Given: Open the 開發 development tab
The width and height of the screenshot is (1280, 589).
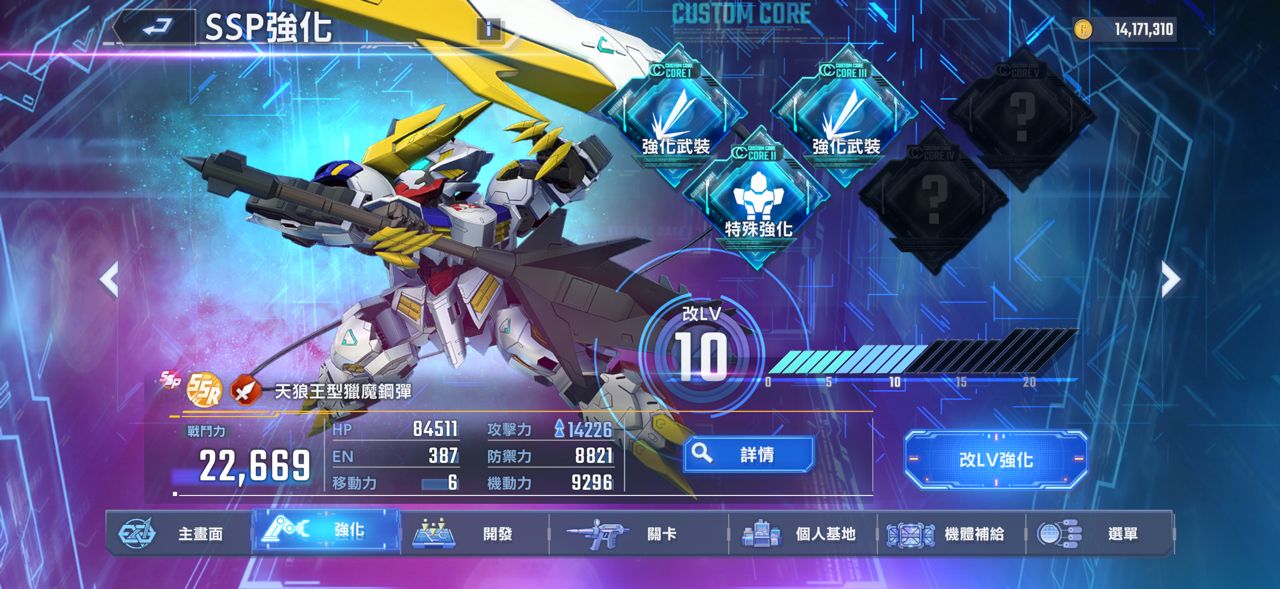Looking at the screenshot, I should [x=474, y=533].
